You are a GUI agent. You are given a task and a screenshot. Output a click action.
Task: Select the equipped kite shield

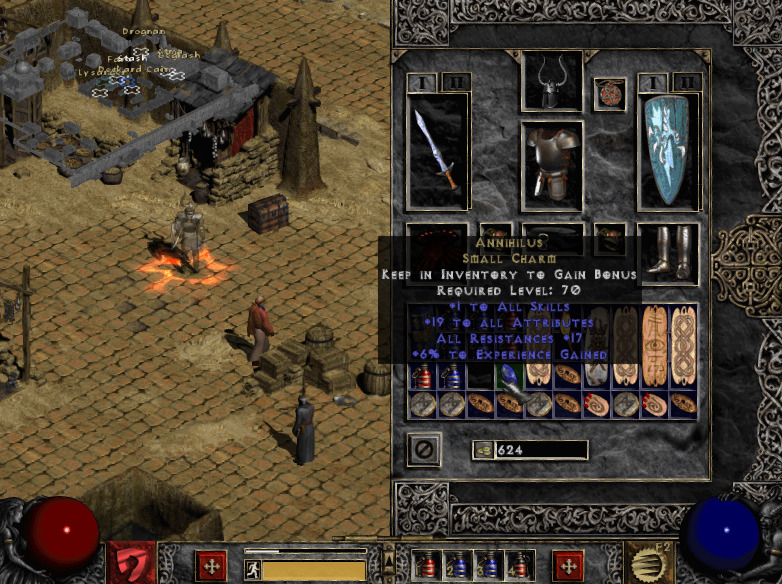click(x=667, y=152)
